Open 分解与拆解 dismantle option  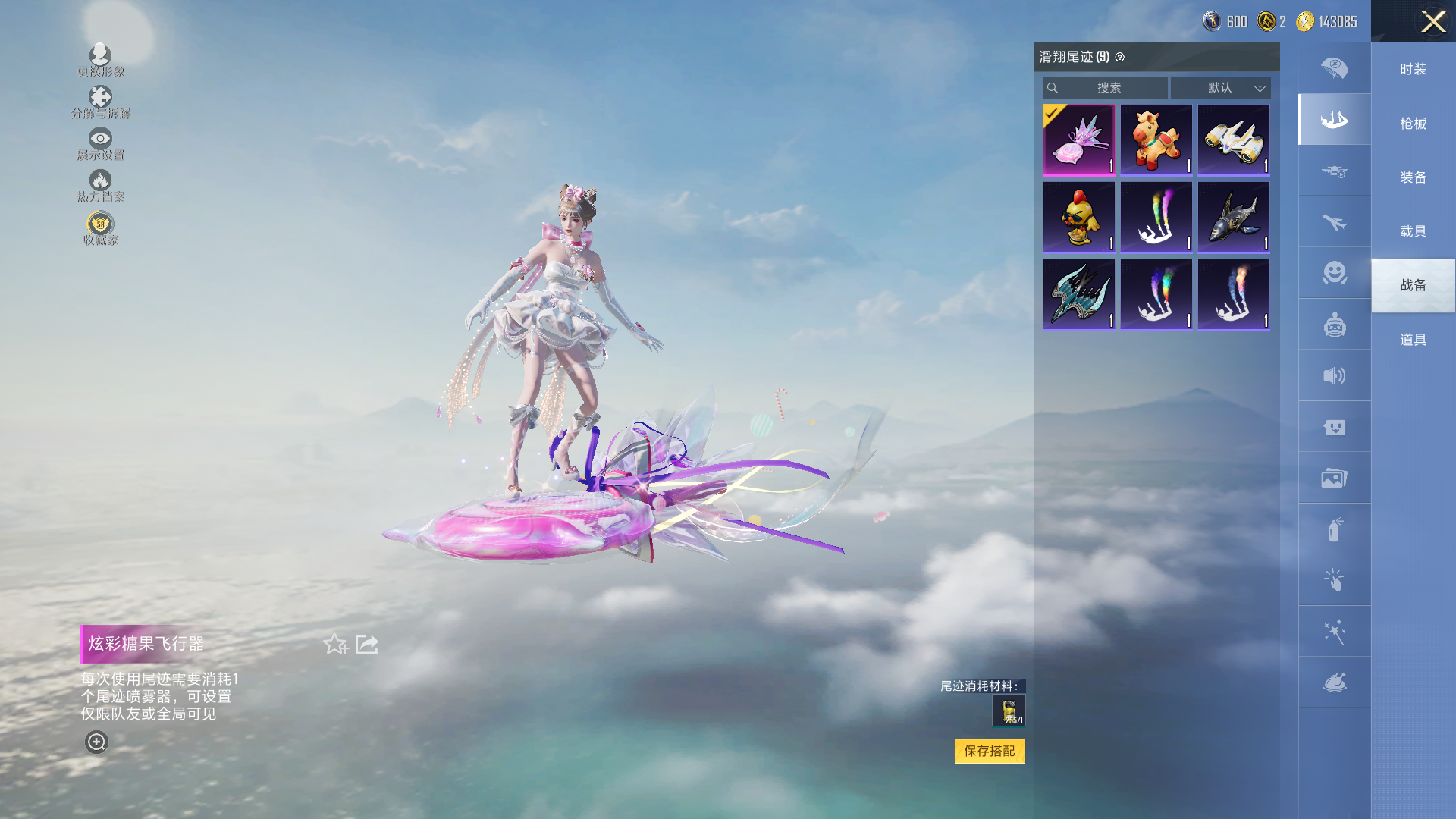[100, 102]
